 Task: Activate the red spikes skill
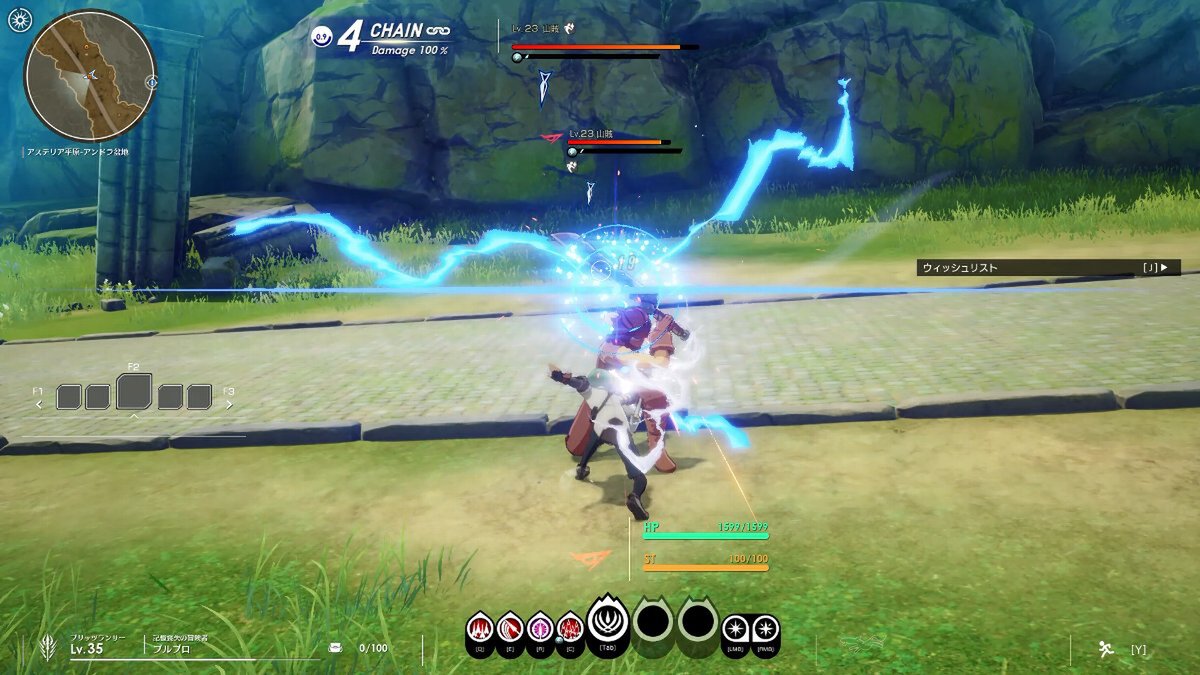click(x=480, y=629)
